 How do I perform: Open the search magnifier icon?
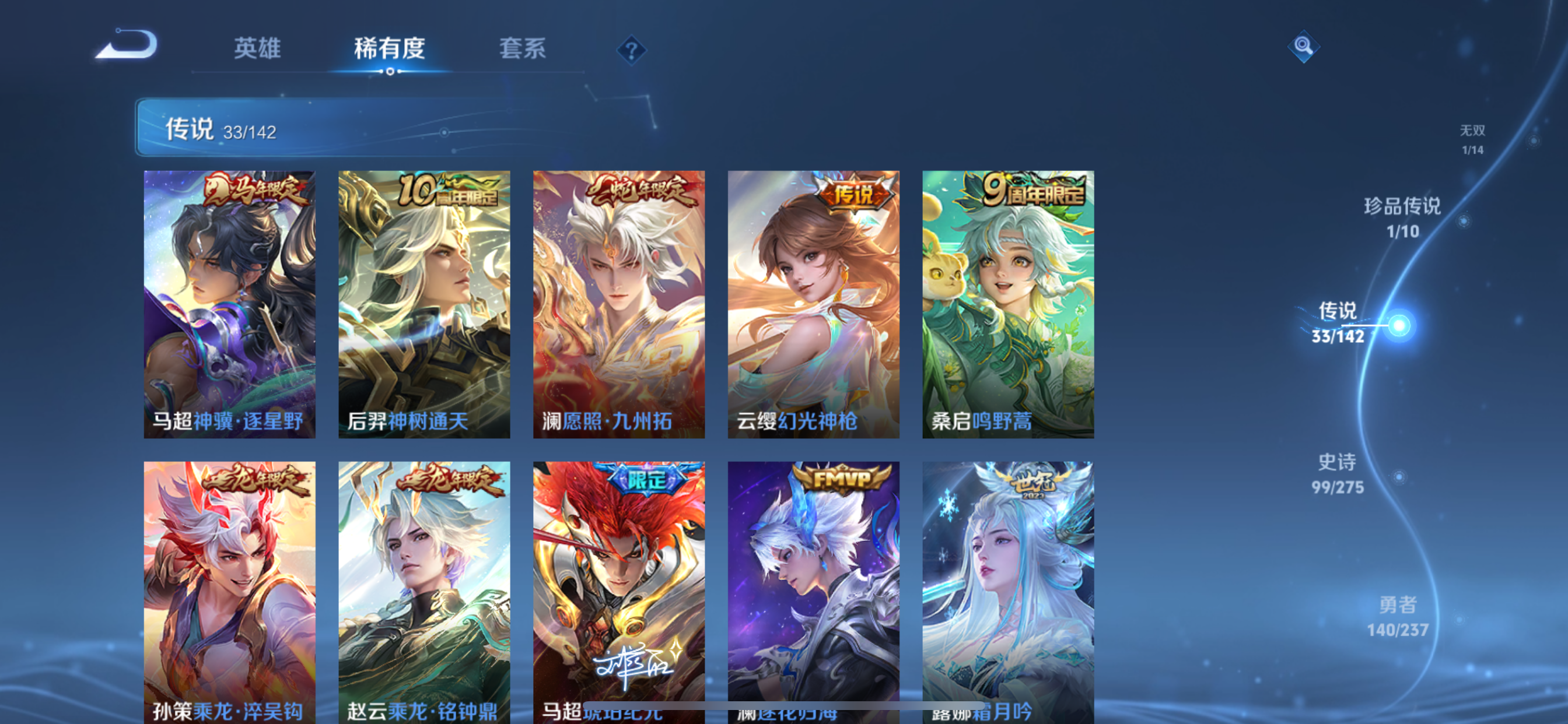(x=1303, y=46)
